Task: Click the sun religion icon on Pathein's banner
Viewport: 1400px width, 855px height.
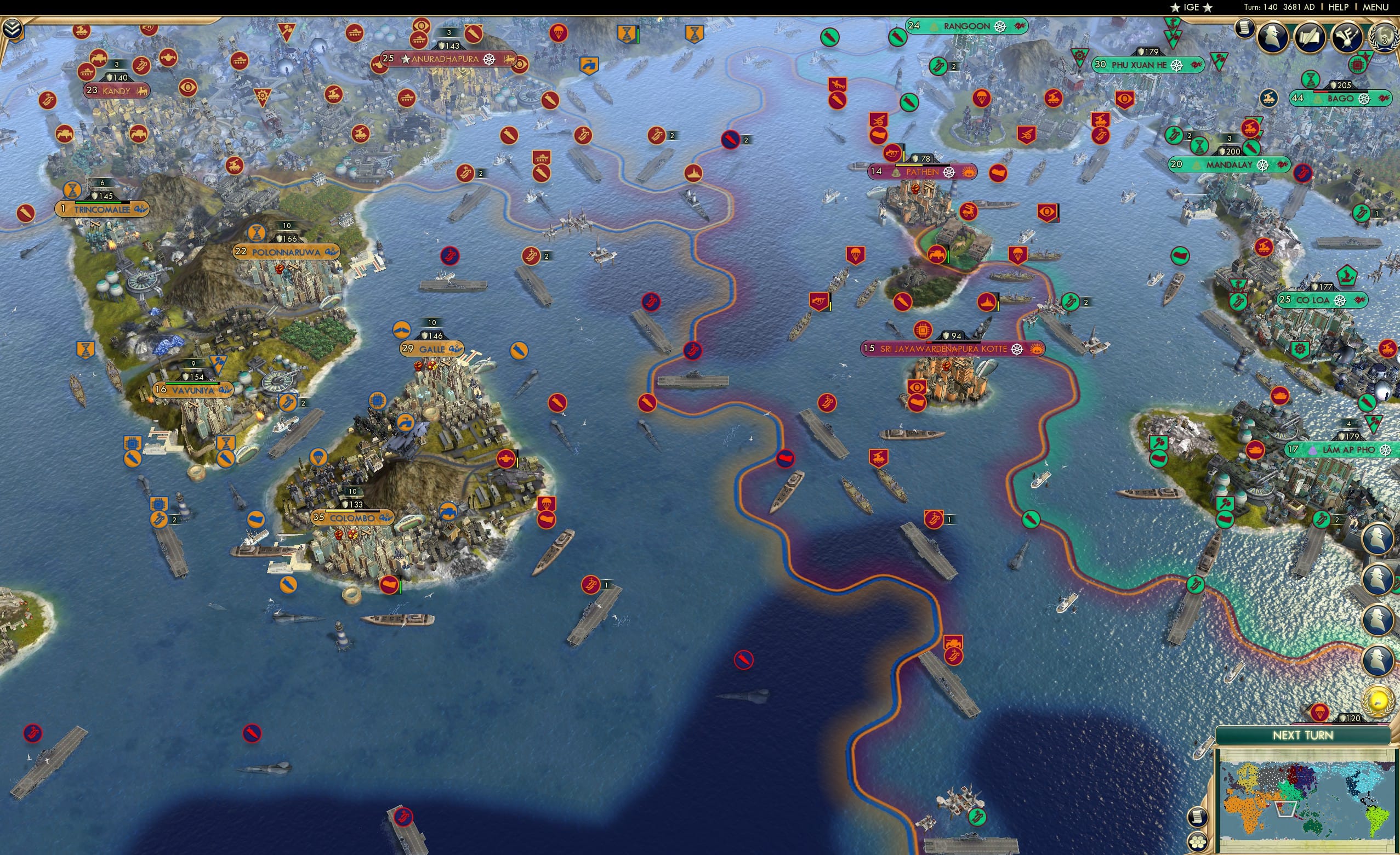Action: point(969,173)
